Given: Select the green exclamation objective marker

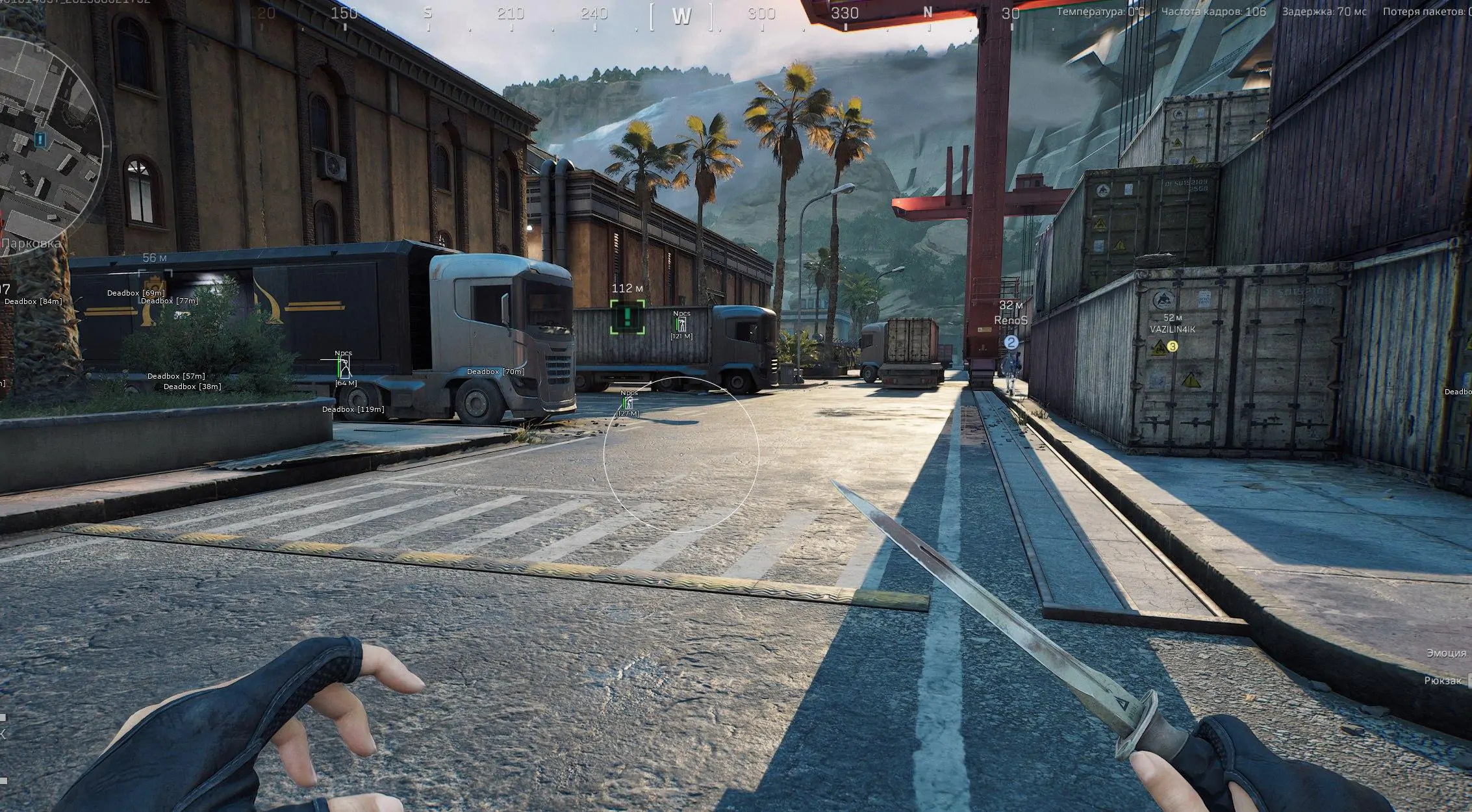Looking at the screenshot, I should pos(628,317).
